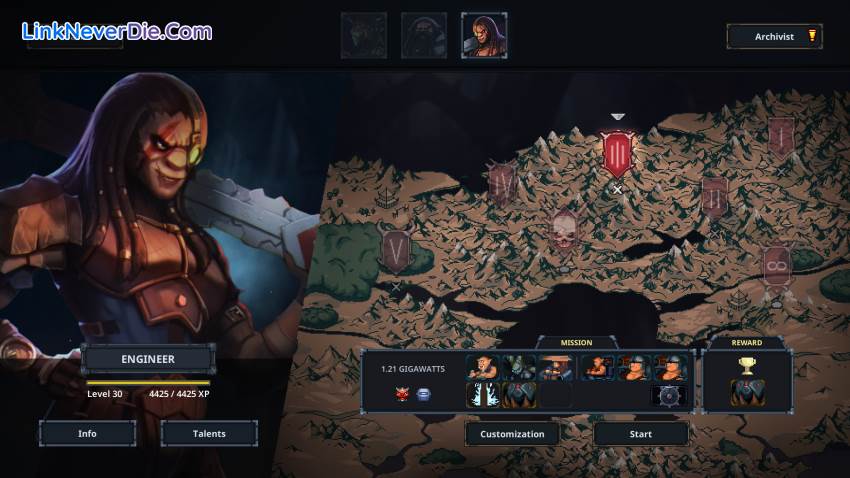Image resolution: width=850 pixels, height=478 pixels.
Task: Select mission banner II on the map
Action: click(714, 196)
